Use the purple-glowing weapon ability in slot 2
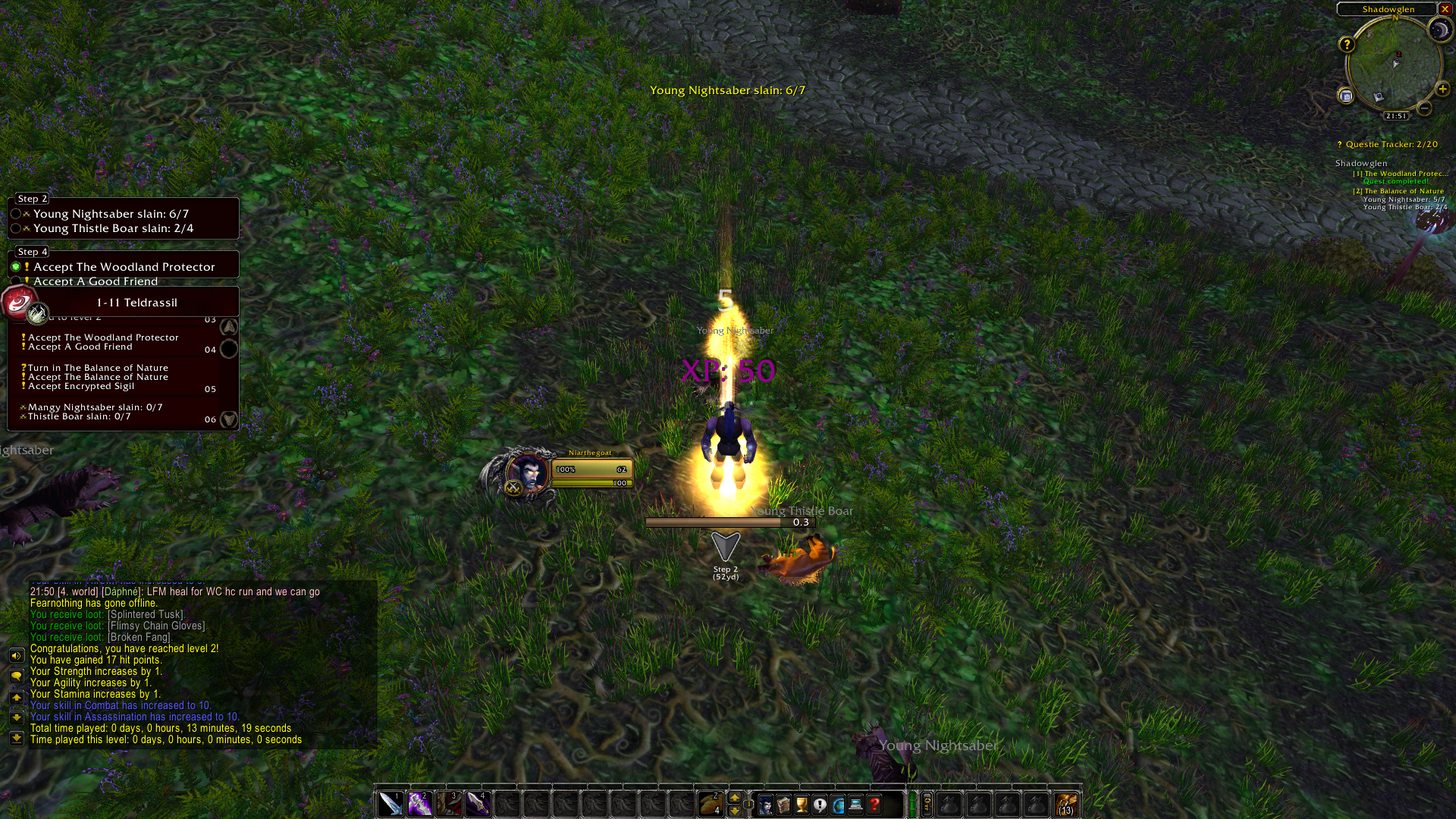This screenshot has height=819, width=1456. point(419,803)
